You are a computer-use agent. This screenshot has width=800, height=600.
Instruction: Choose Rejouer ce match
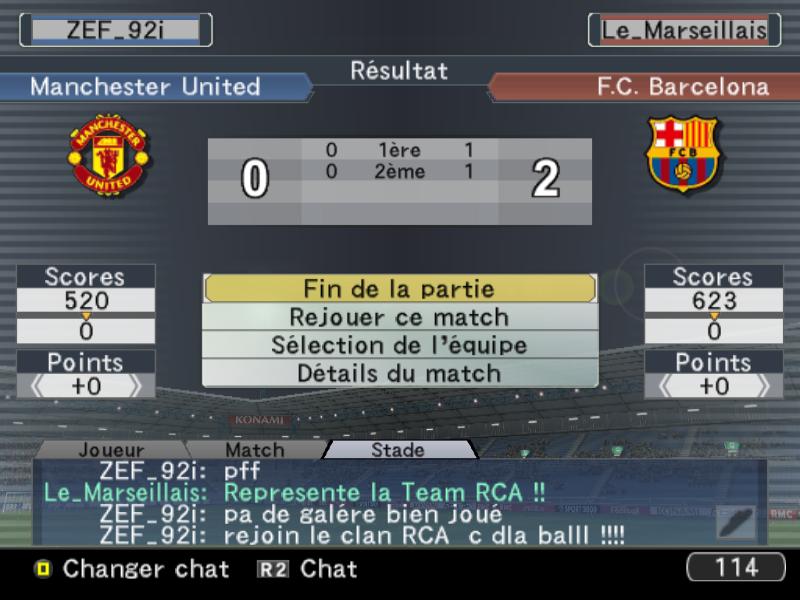(399, 317)
